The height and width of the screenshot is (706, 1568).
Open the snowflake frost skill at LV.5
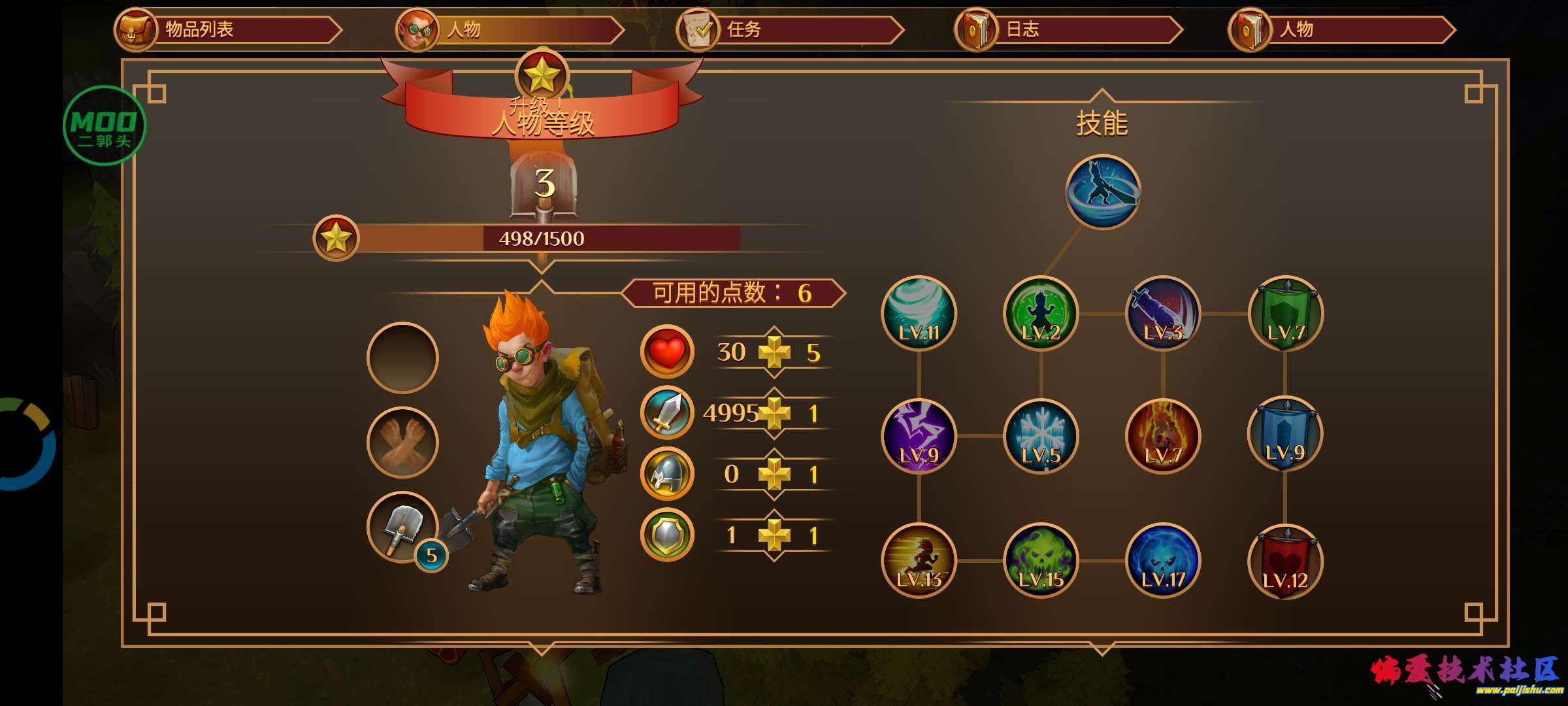(x=1042, y=435)
